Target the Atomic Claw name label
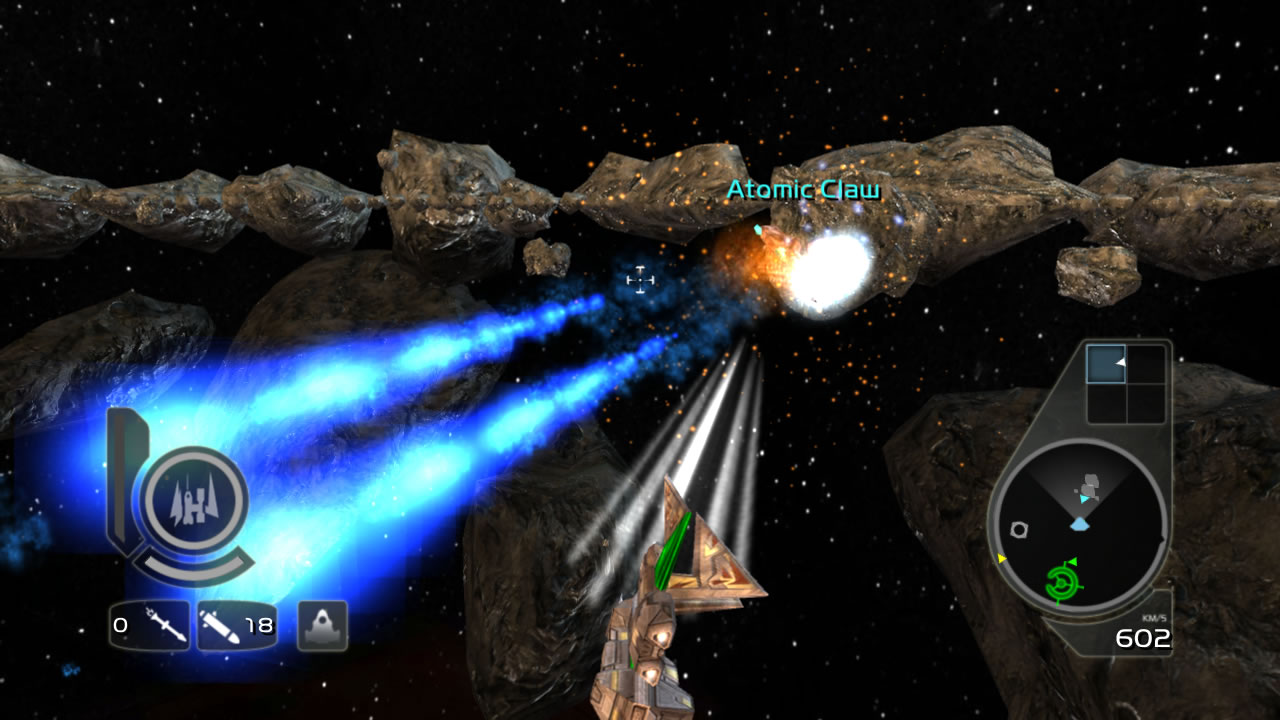This screenshot has width=1280, height=720. (x=803, y=189)
